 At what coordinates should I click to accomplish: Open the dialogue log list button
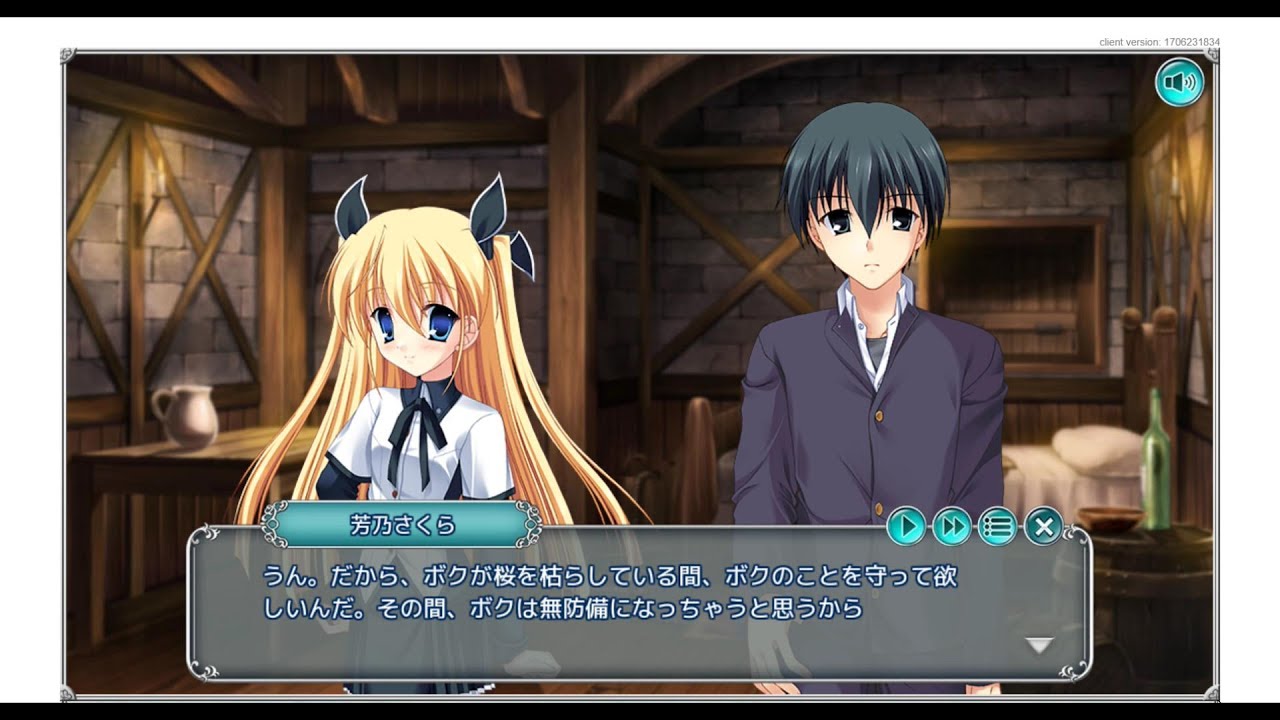(x=997, y=525)
